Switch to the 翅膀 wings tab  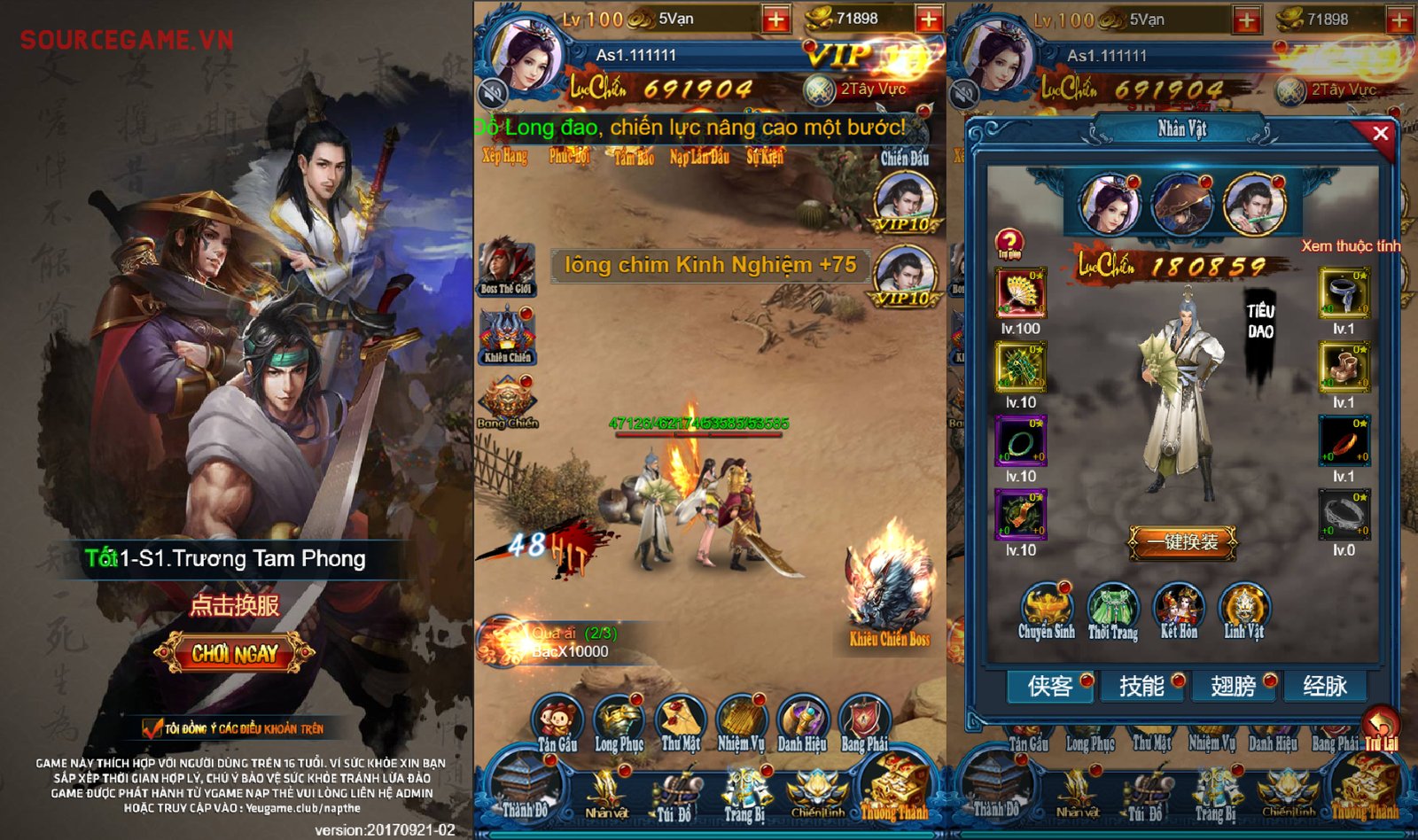(x=1232, y=687)
